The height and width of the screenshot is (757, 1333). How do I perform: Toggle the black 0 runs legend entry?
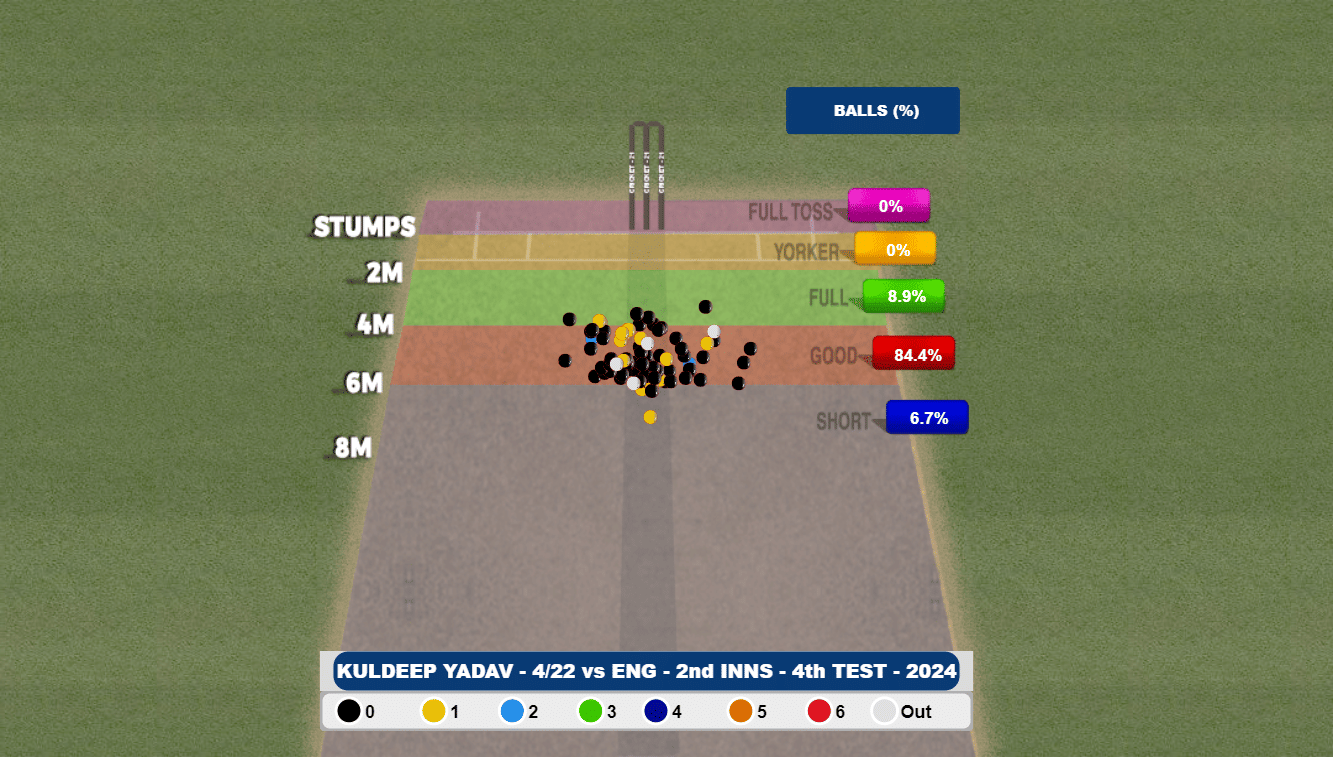tap(349, 711)
